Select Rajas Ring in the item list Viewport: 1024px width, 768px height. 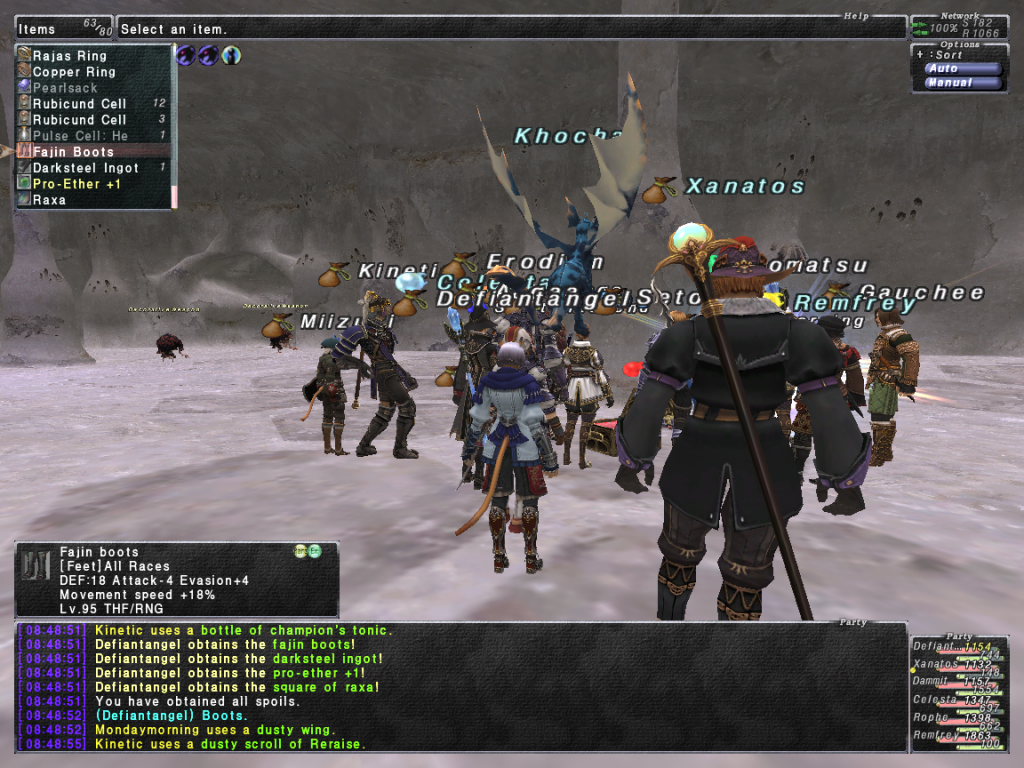click(70, 56)
